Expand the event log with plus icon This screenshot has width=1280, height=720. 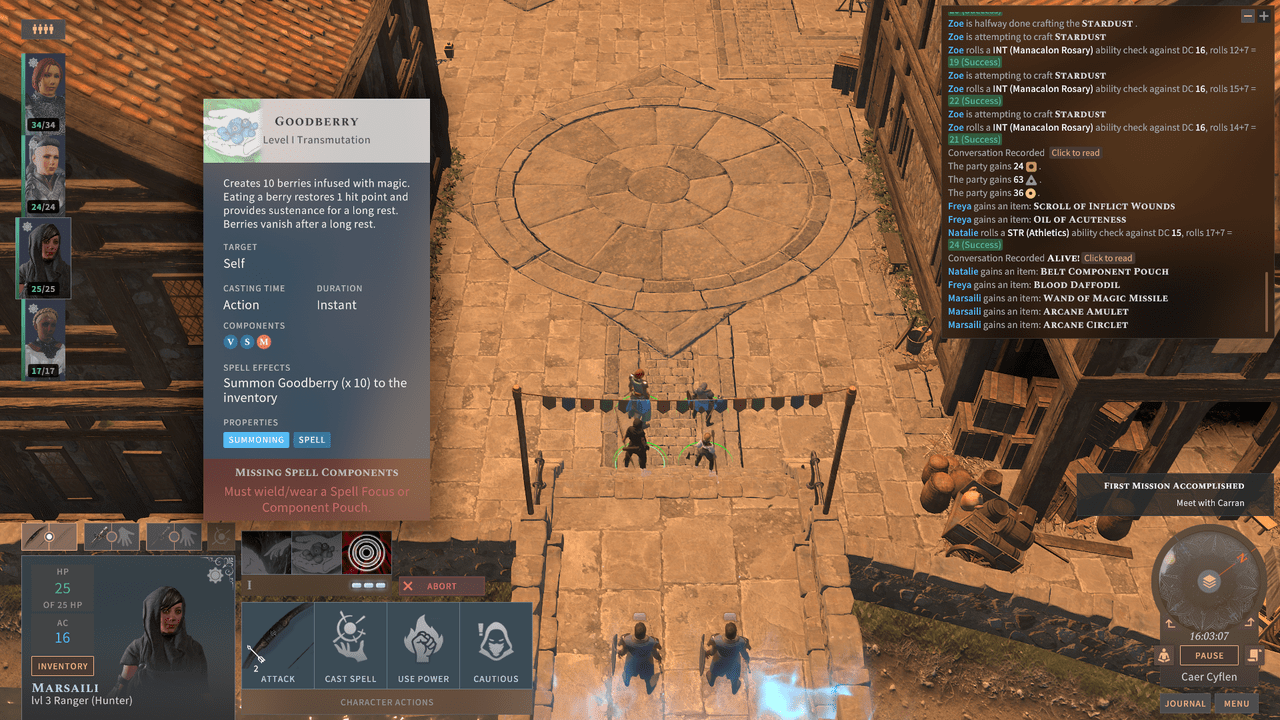pyautogui.click(x=1264, y=16)
